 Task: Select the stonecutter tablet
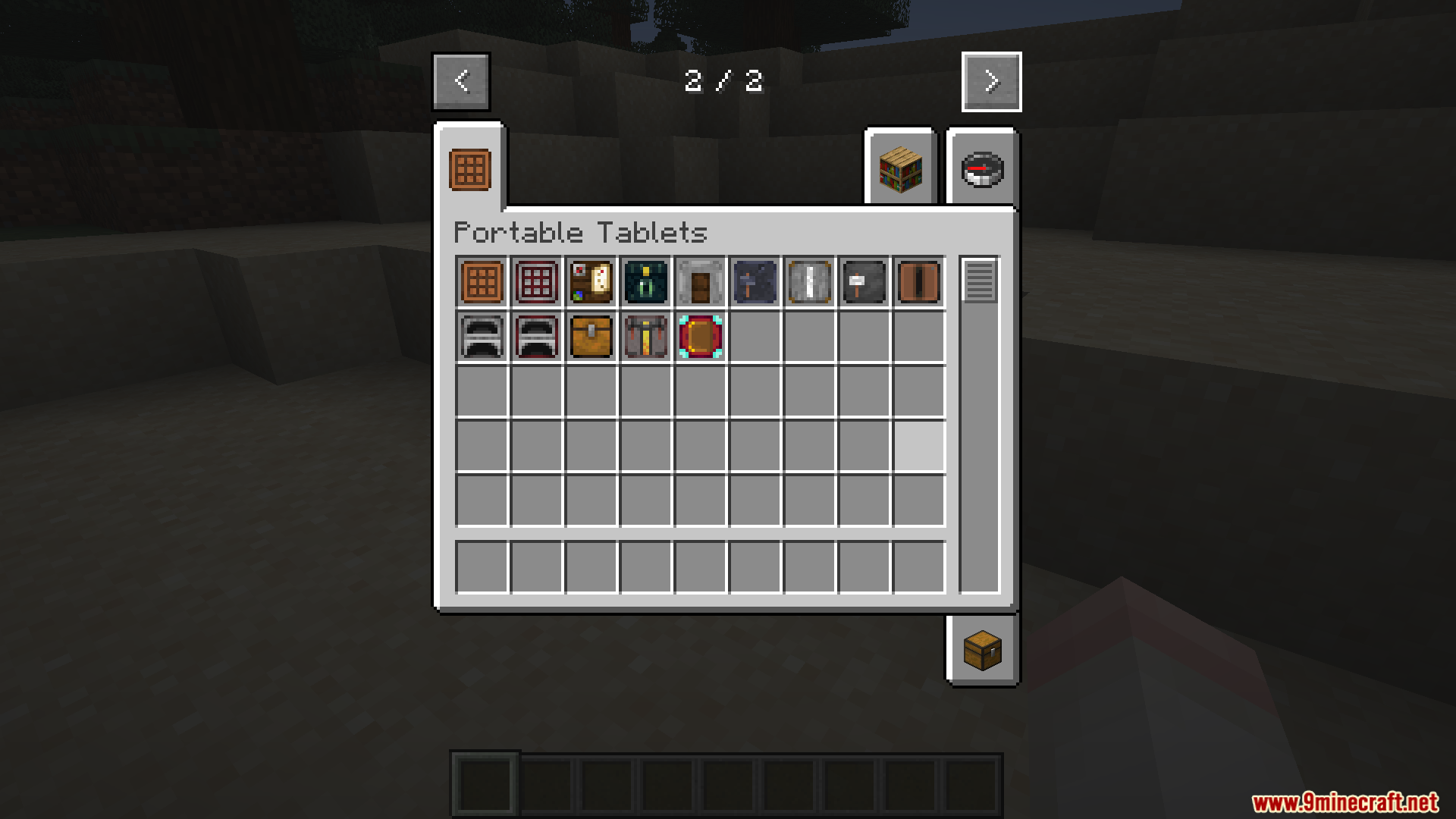coord(808,282)
